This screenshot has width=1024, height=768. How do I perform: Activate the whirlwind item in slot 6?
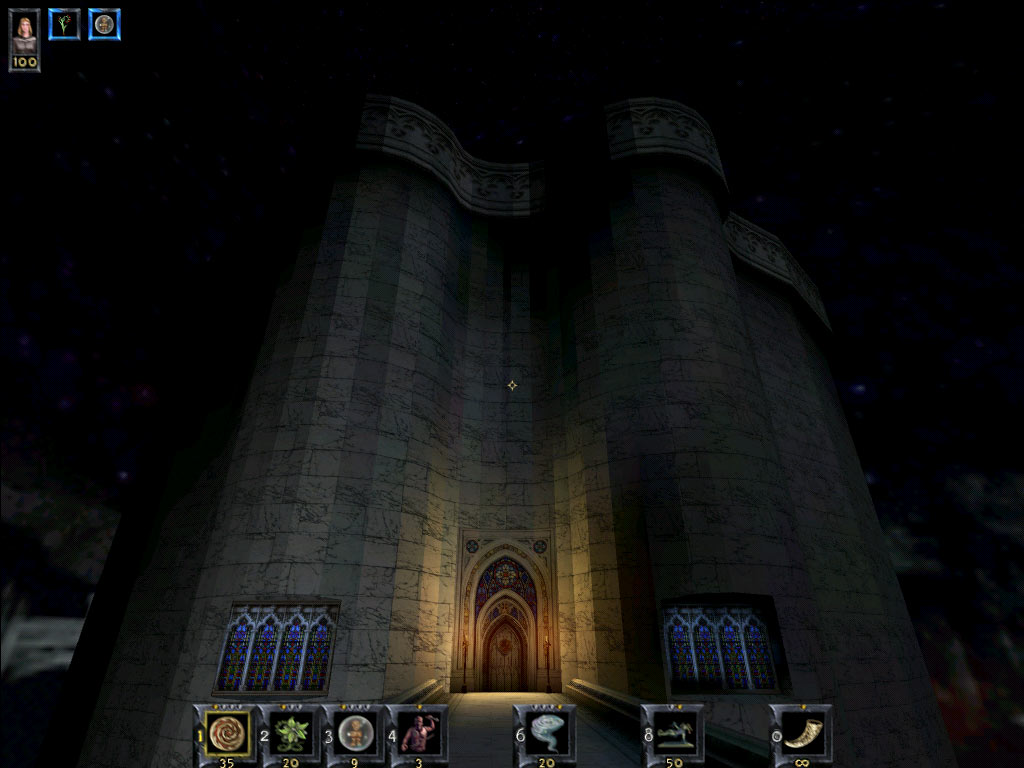[x=546, y=734]
